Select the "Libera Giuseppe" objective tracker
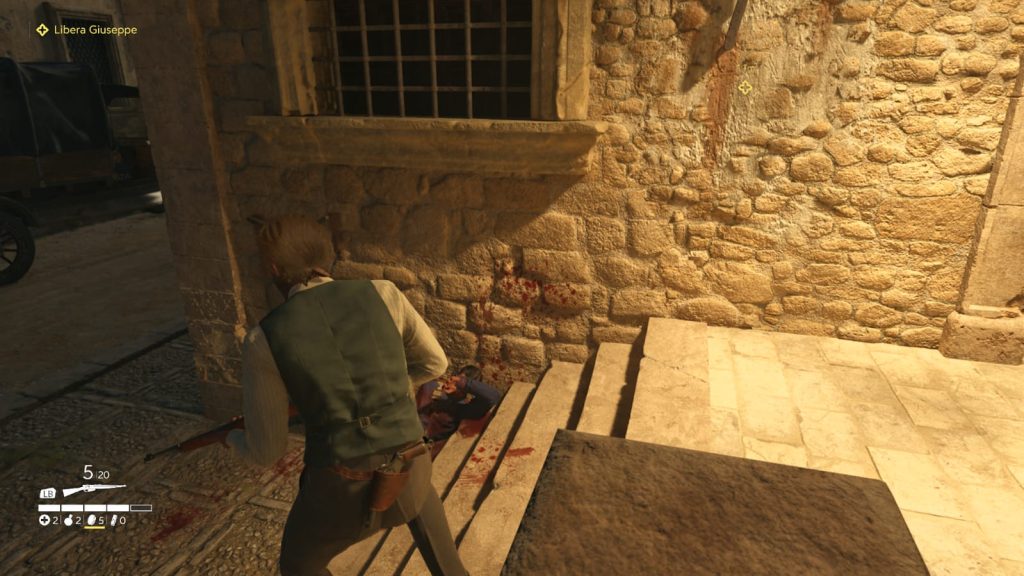1024x576 pixels. tap(86, 30)
